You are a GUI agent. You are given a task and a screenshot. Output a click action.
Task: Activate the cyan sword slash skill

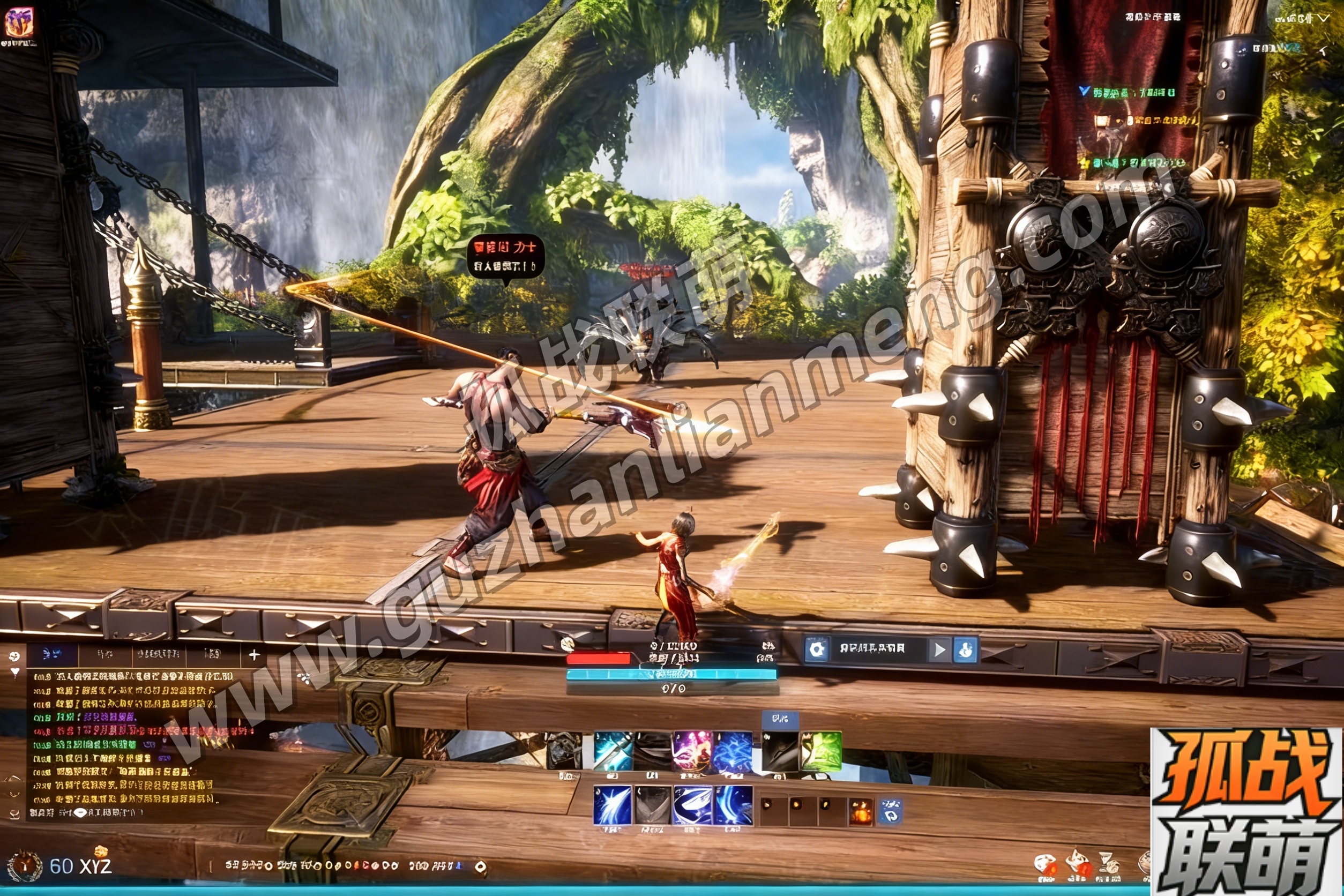[x=613, y=751]
